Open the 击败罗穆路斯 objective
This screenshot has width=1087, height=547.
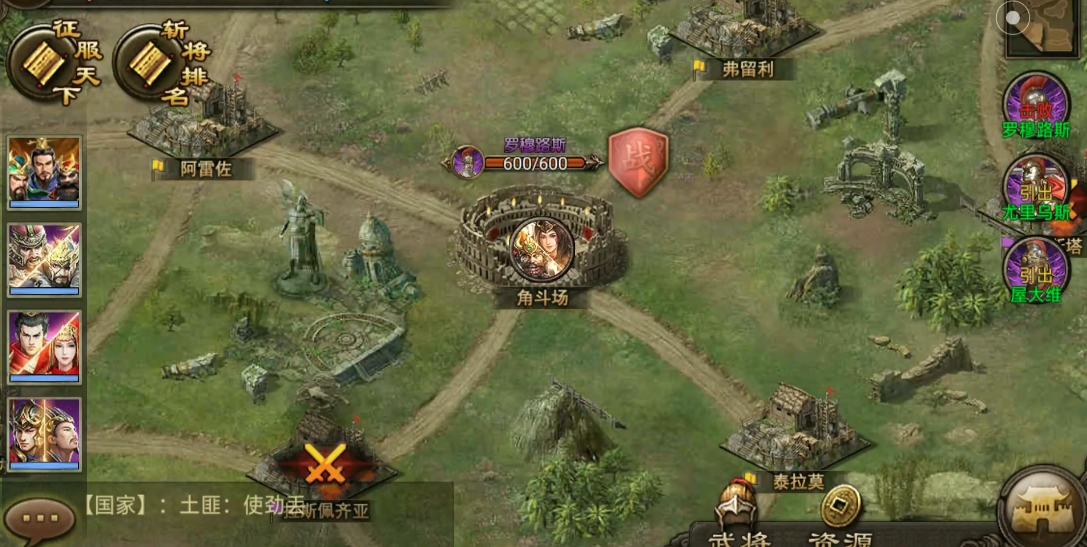[1036, 106]
